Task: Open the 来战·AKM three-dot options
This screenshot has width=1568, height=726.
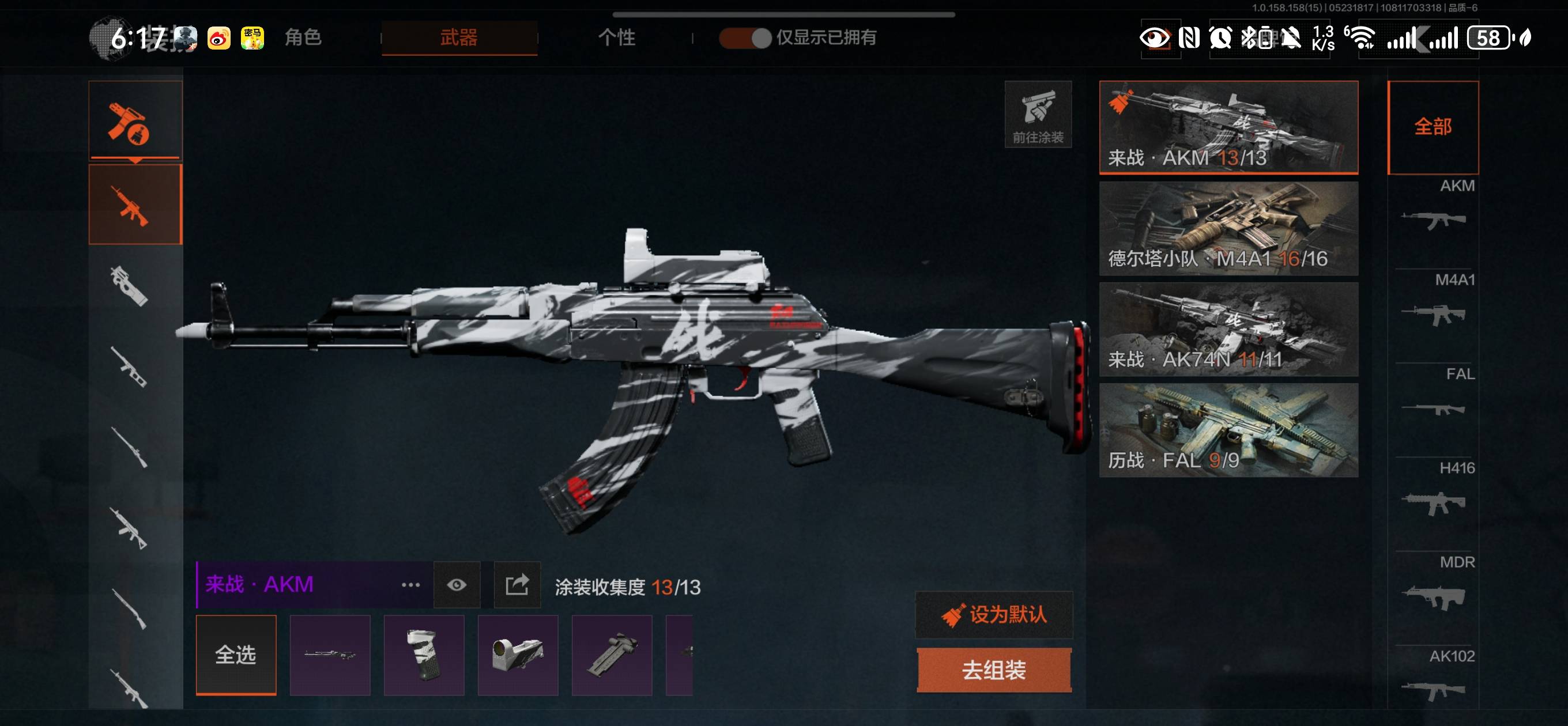Action: pos(411,585)
